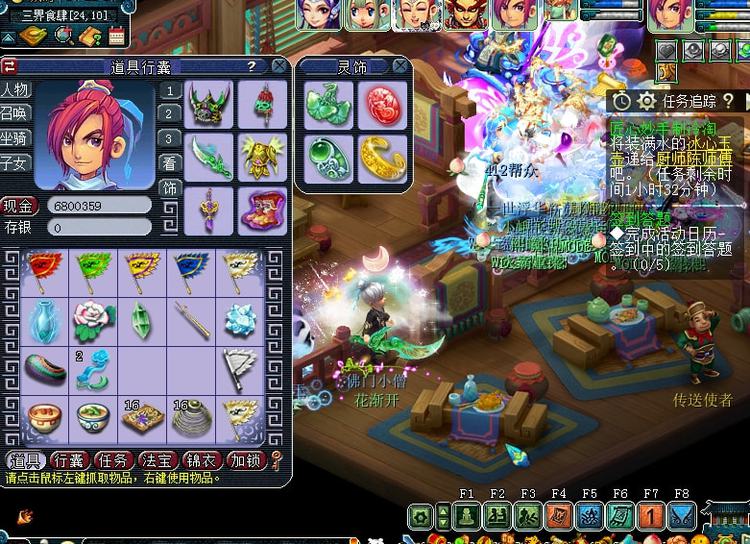Image resolution: width=750 pixels, height=544 pixels.
Task: Select the golden winged armor slot
Action: [x=262, y=153]
